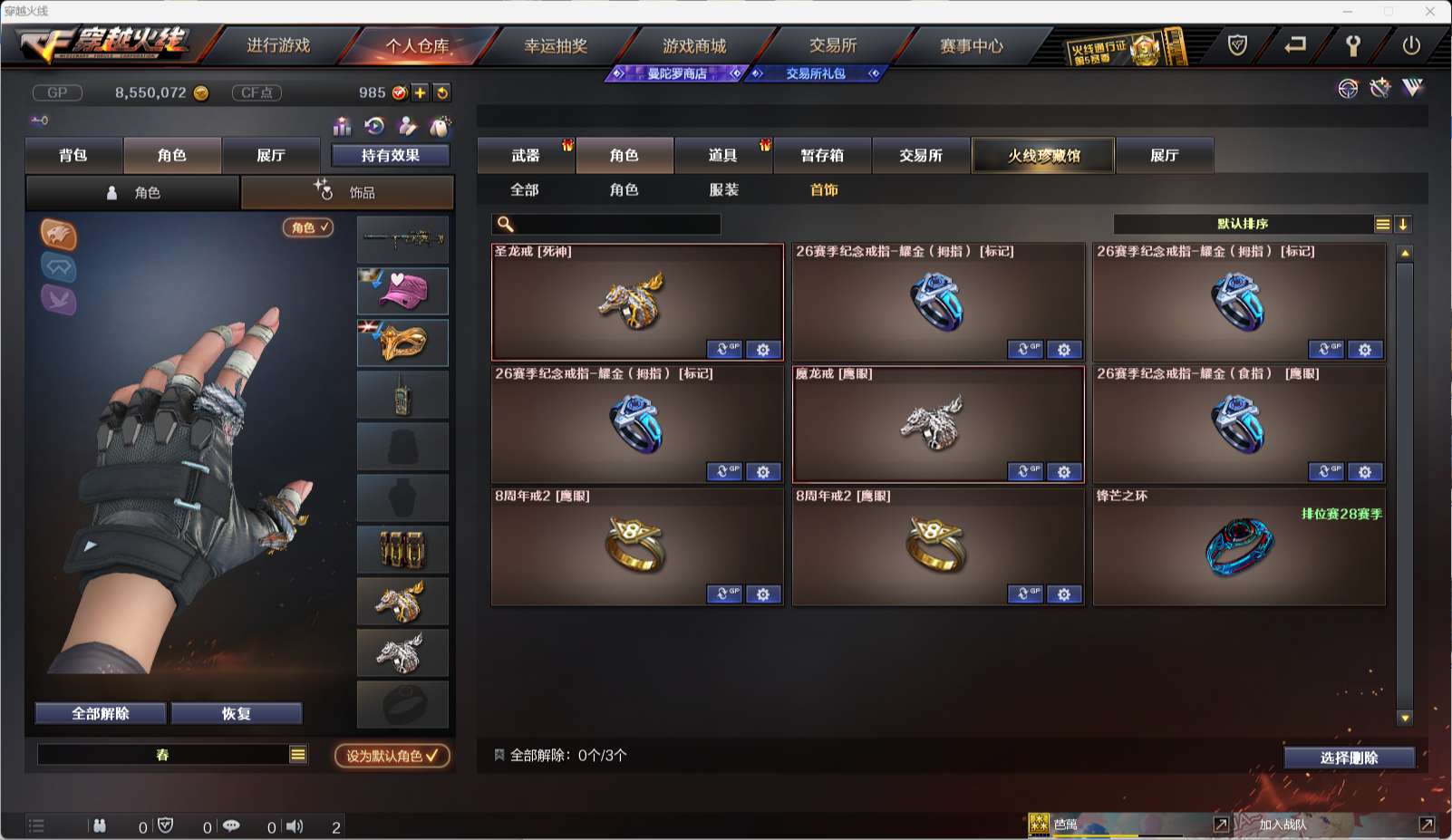This screenshot has width=1452, height=840.
Task: Open the mouse settings icon above the character
Action: click(x=440, y=127)
